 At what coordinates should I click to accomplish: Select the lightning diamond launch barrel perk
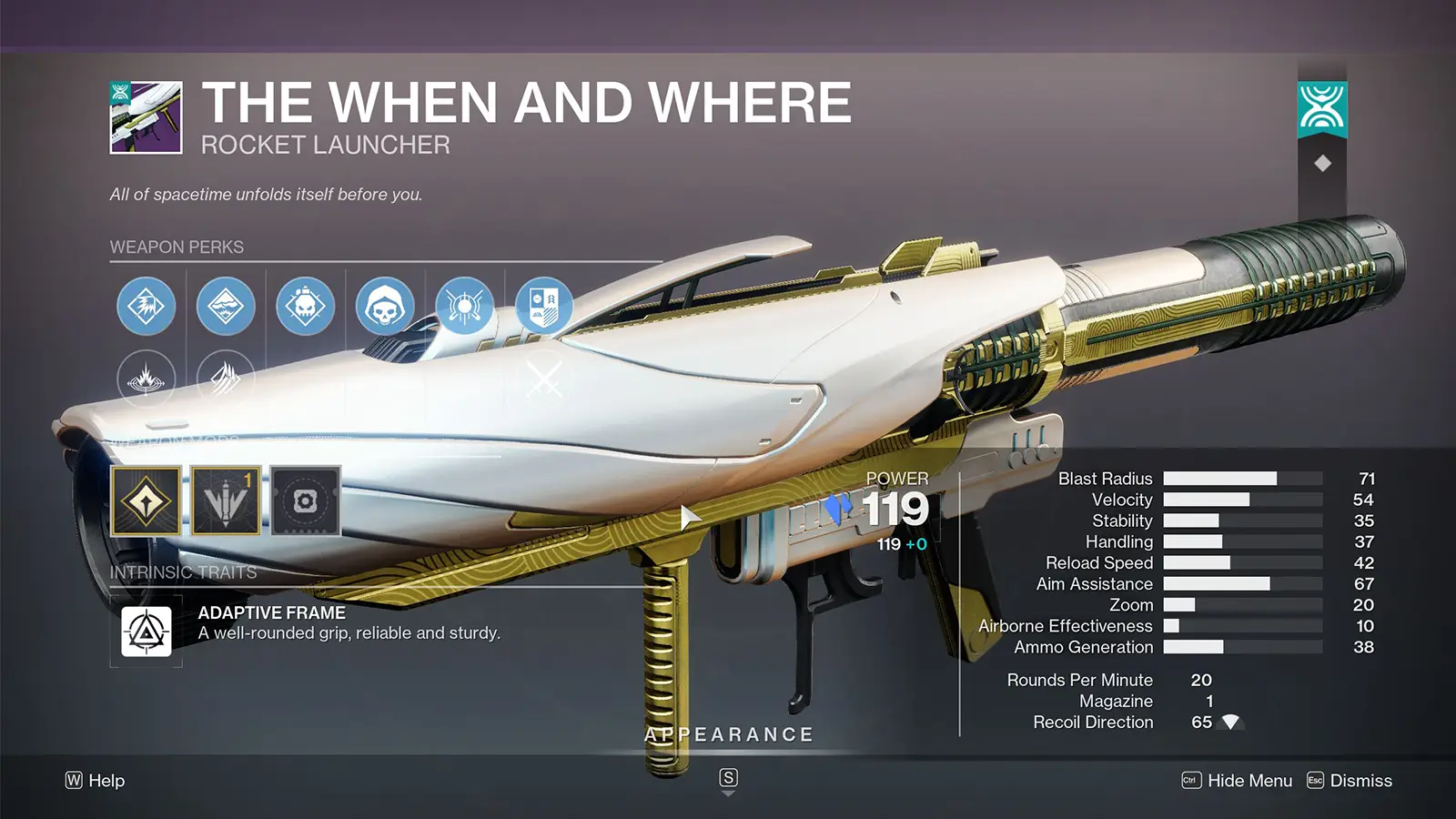point(146,306)
